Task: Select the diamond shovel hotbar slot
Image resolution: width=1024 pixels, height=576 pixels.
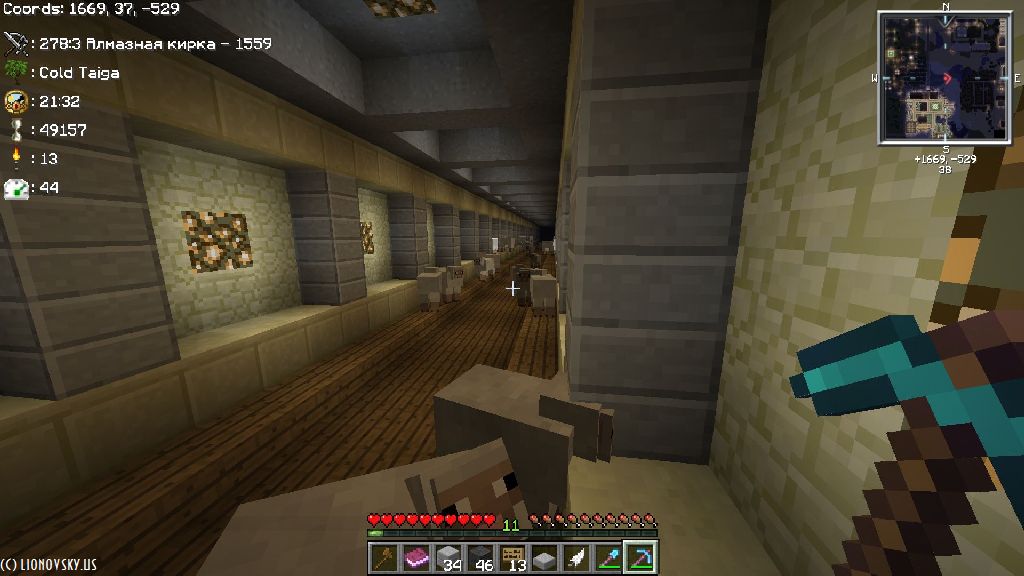Action: [608, 557]
